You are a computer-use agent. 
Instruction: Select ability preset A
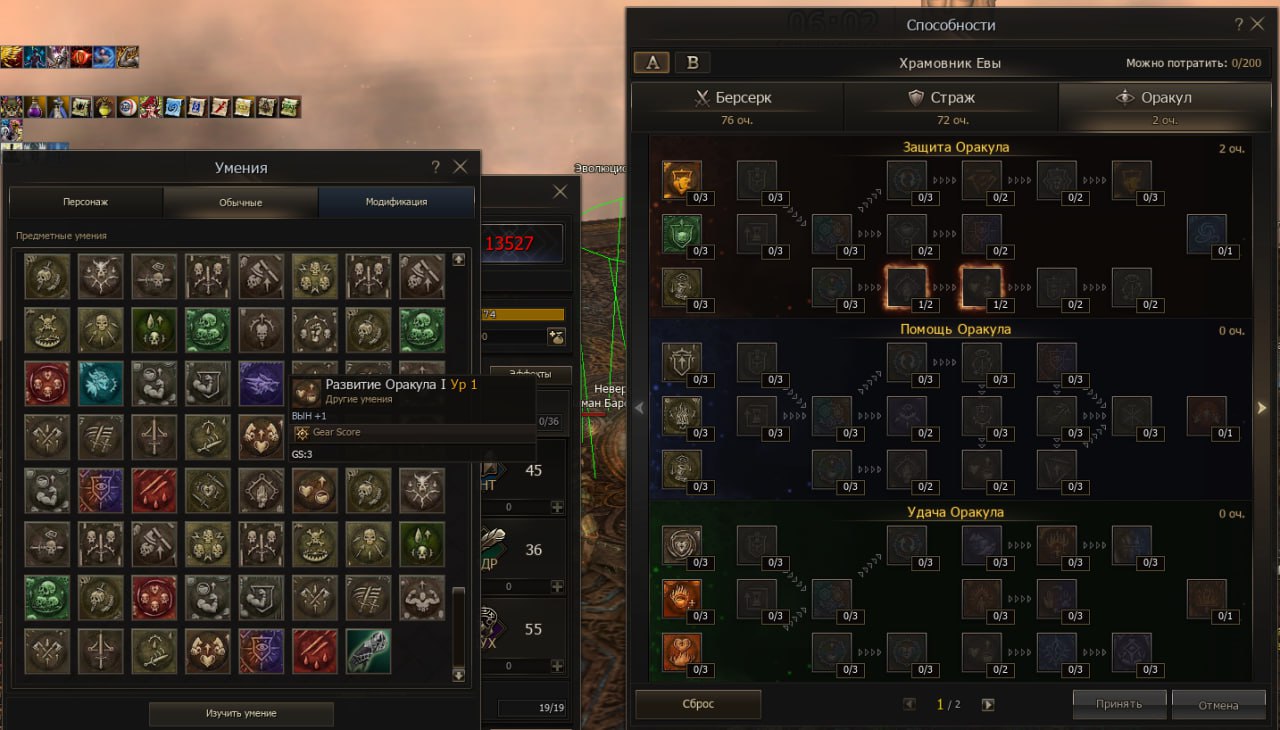[653, 62]
